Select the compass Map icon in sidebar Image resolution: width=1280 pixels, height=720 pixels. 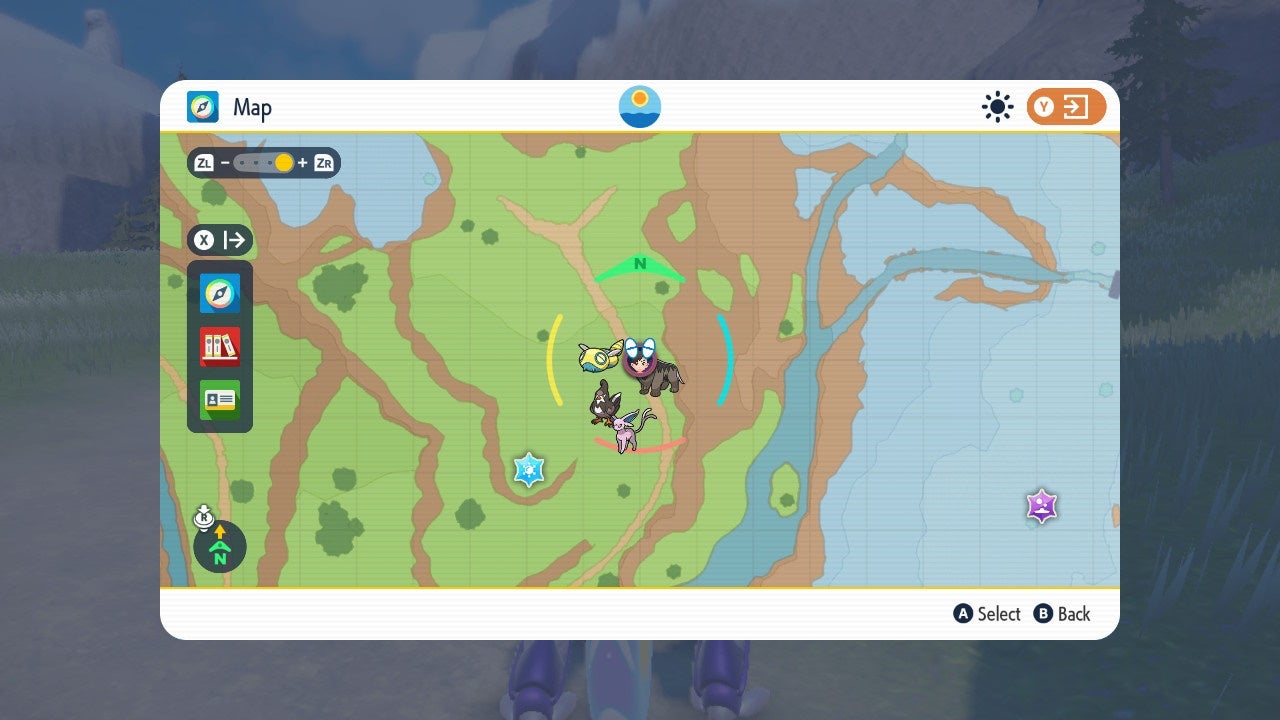click(219, 293)
